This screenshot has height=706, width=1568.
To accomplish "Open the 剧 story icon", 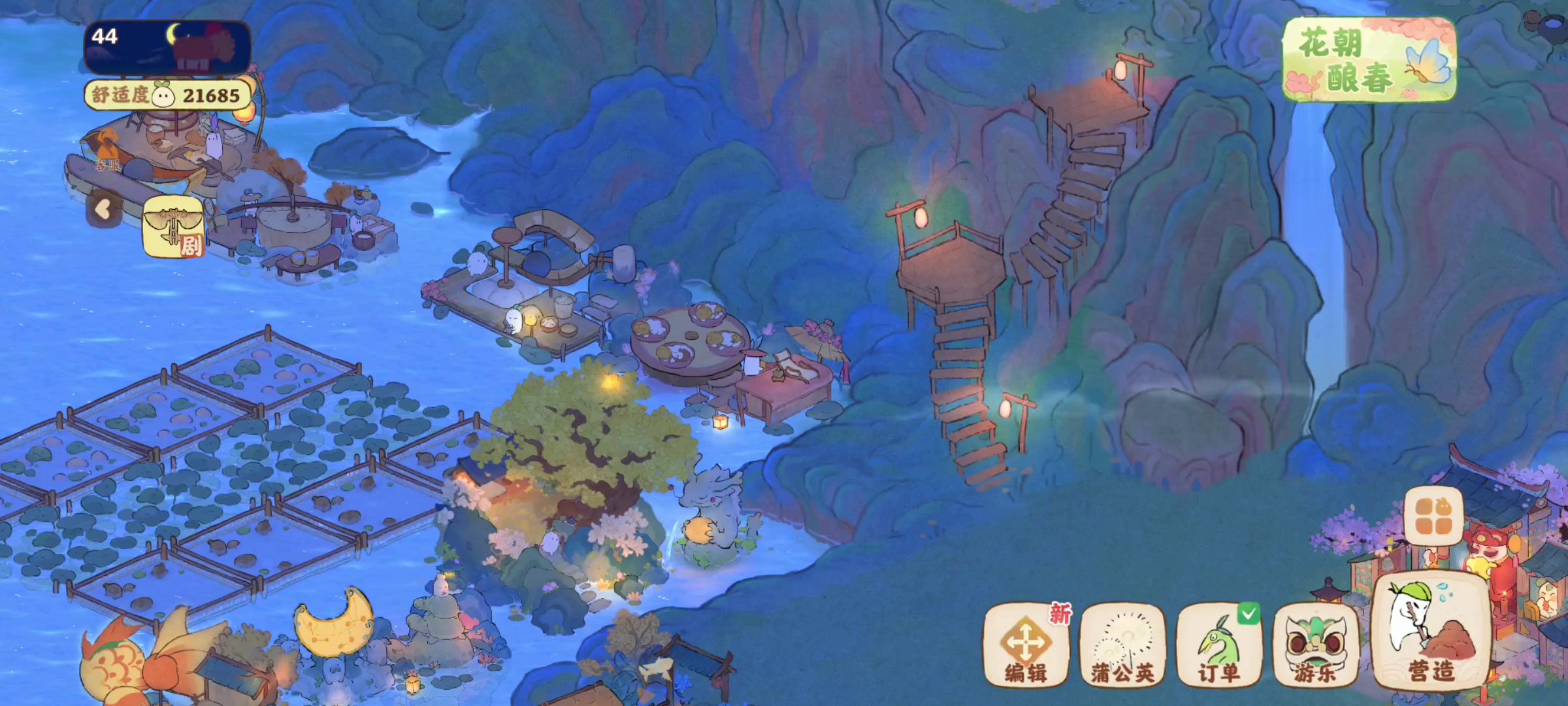I will coord(173,227).
